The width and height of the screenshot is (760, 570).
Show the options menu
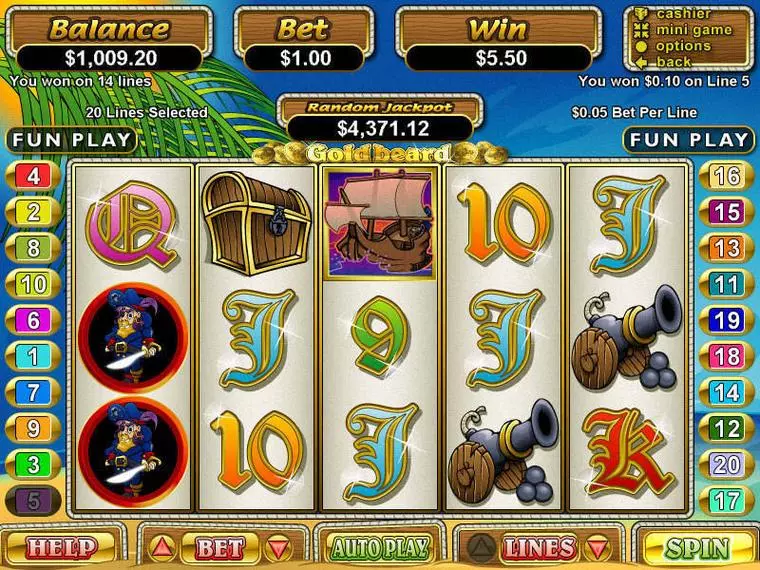[684, 46]
